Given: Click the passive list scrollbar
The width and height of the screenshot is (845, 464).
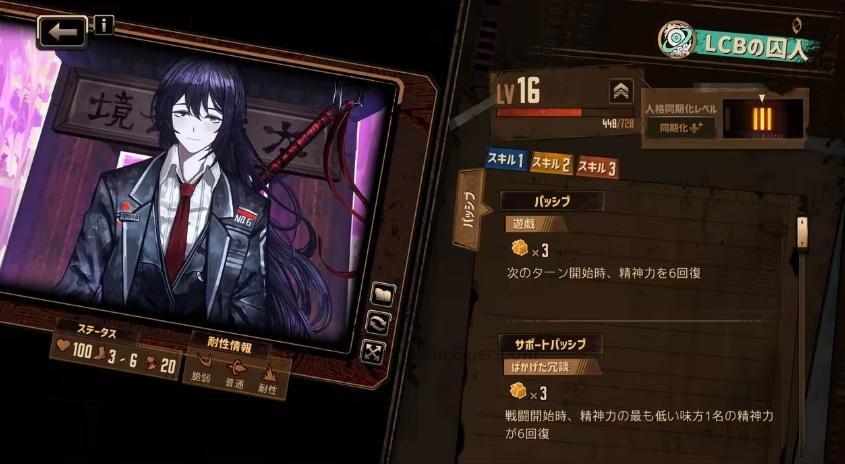Looking at the screenshot, I should 801,232.
